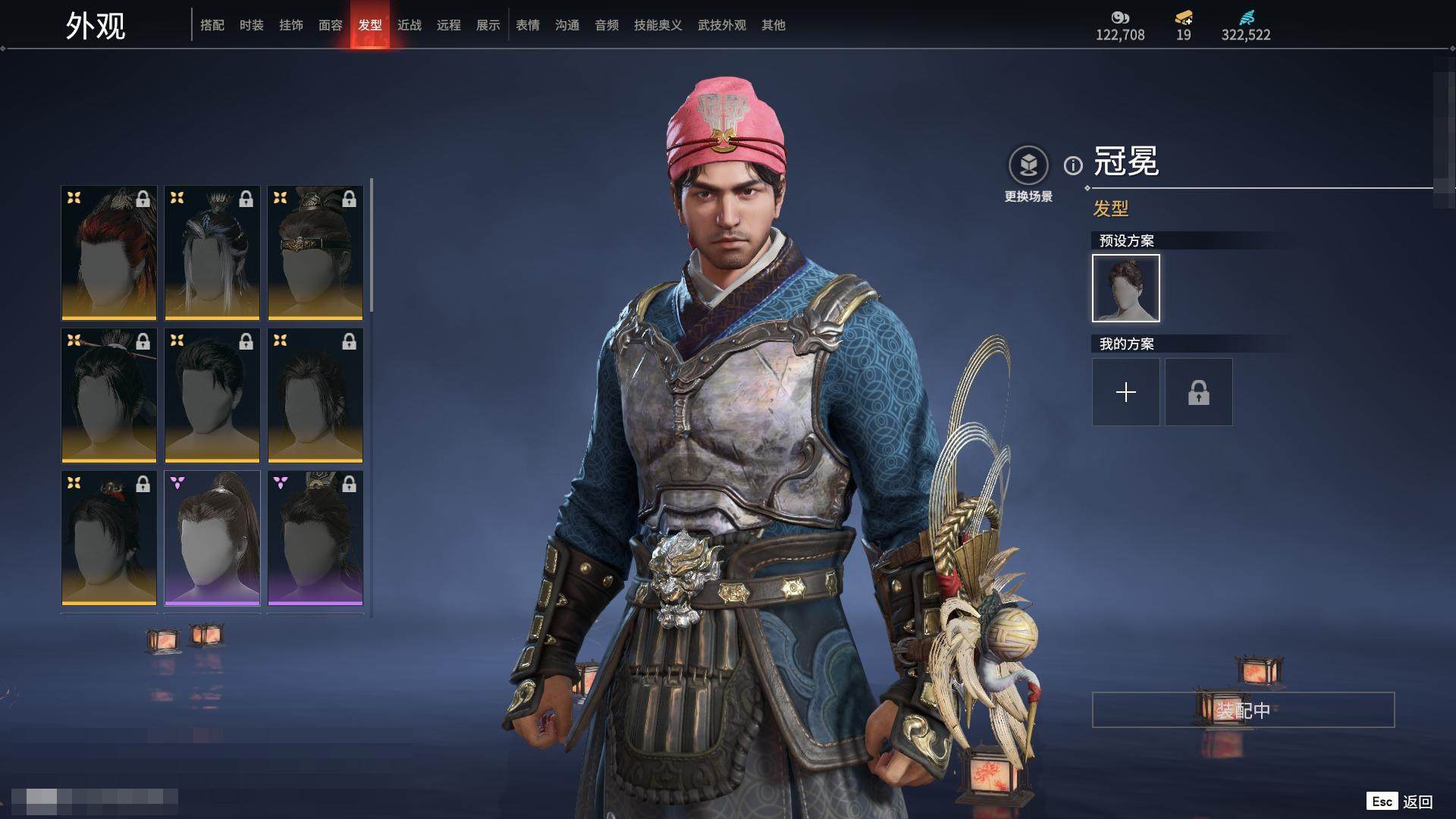Select the preset hairstyle thumbnail under 预设方案

[x=1126, y=288]
